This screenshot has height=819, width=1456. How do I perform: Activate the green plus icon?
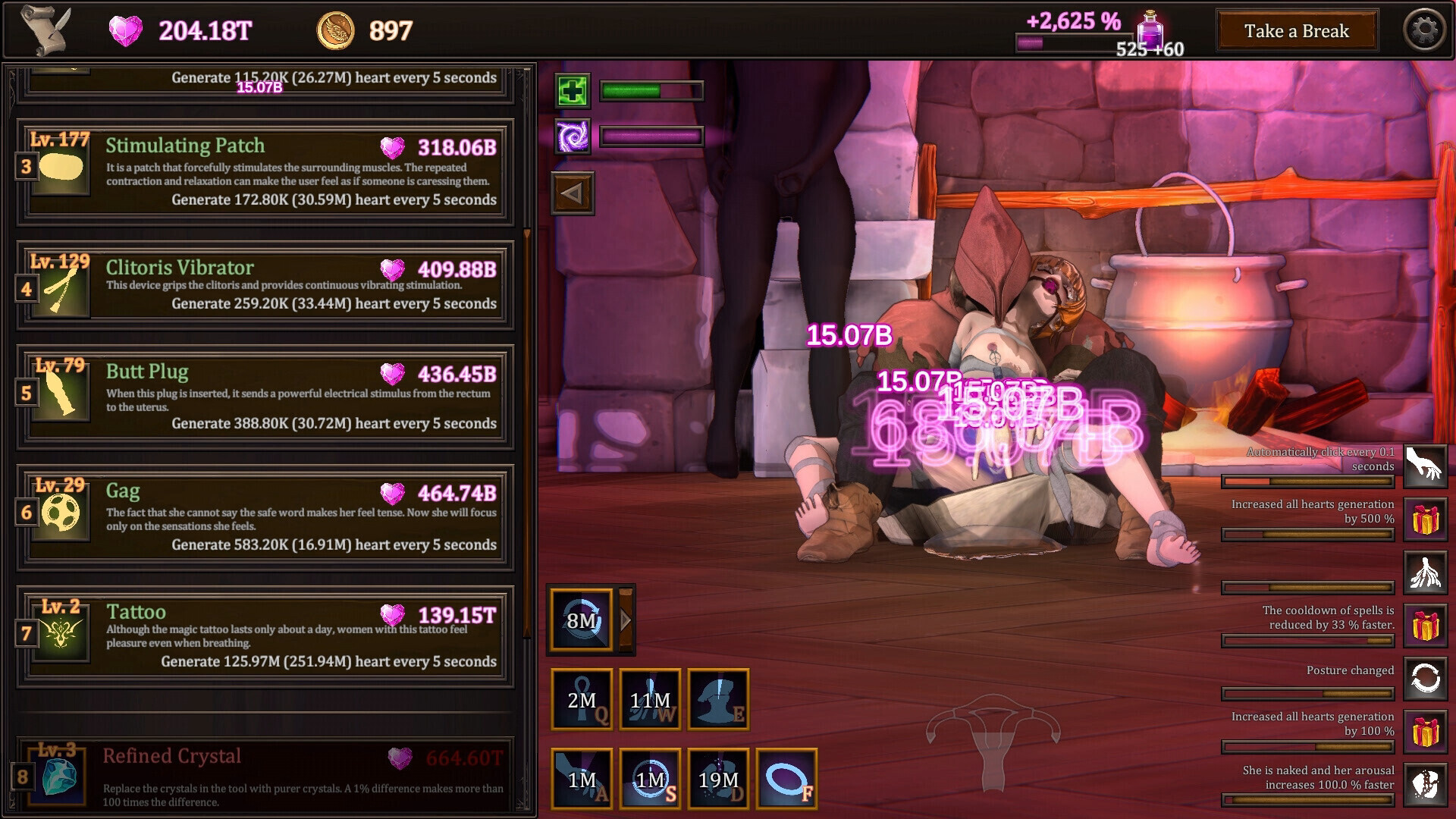(572, 92)
